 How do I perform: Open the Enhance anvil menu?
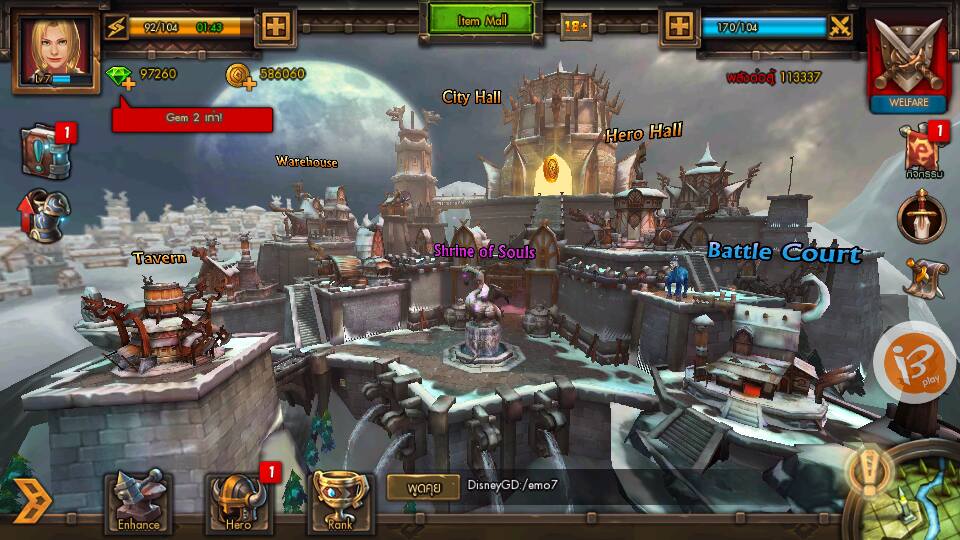pyautogui.click(x=138, y=502)
